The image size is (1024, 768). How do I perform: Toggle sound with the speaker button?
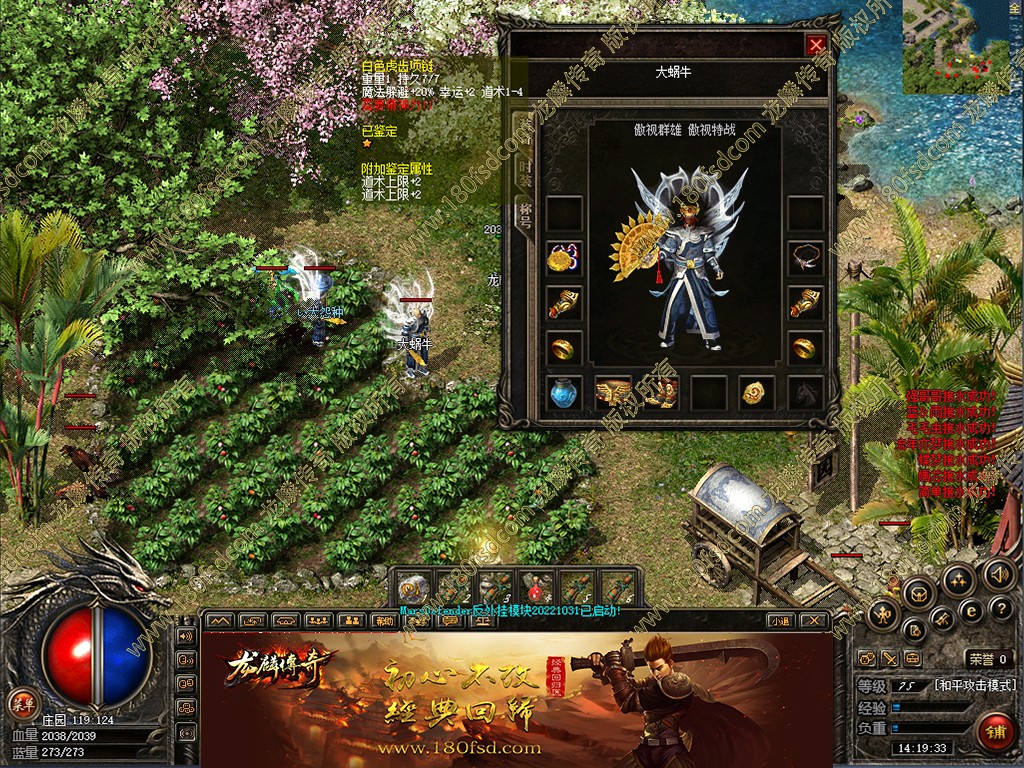(997, 573)
